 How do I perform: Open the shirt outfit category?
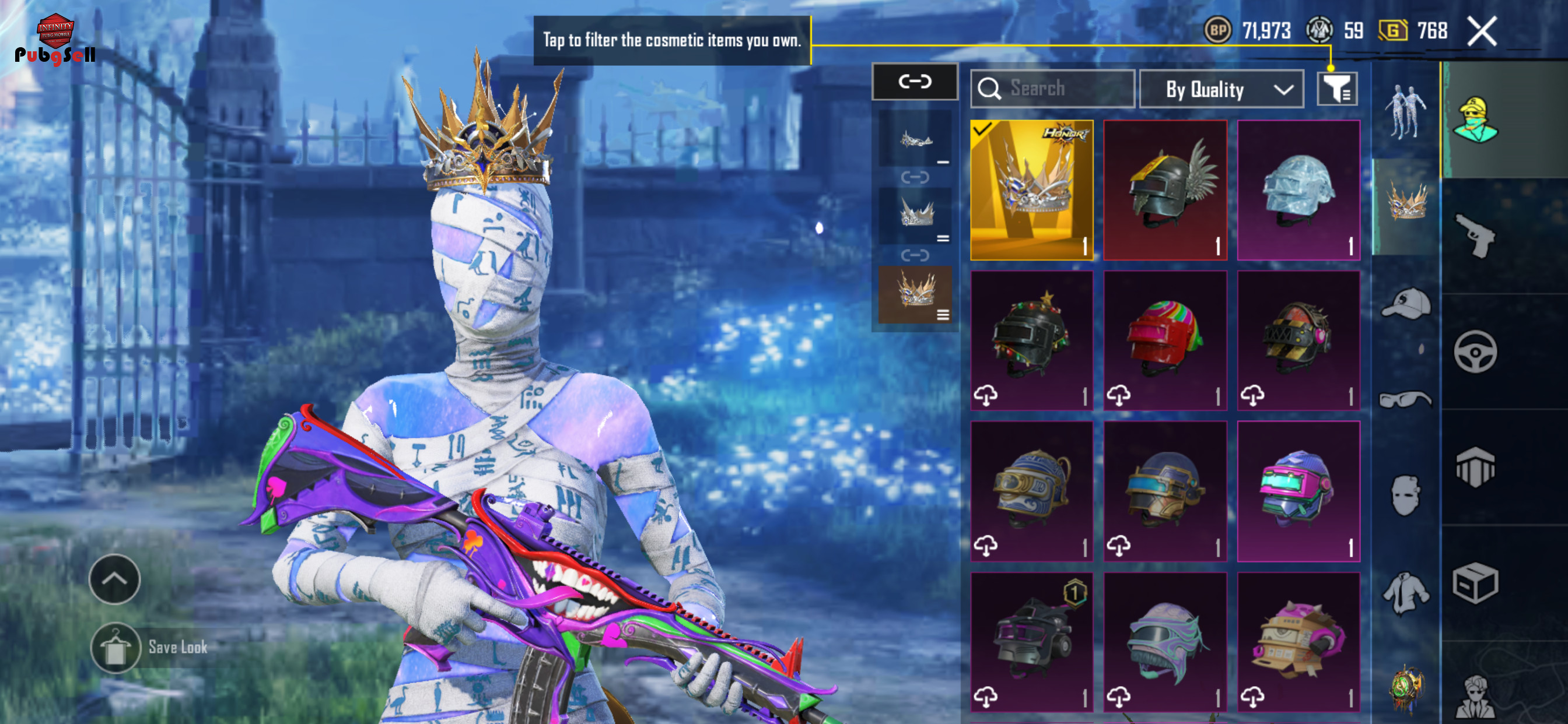point(1405,593)
